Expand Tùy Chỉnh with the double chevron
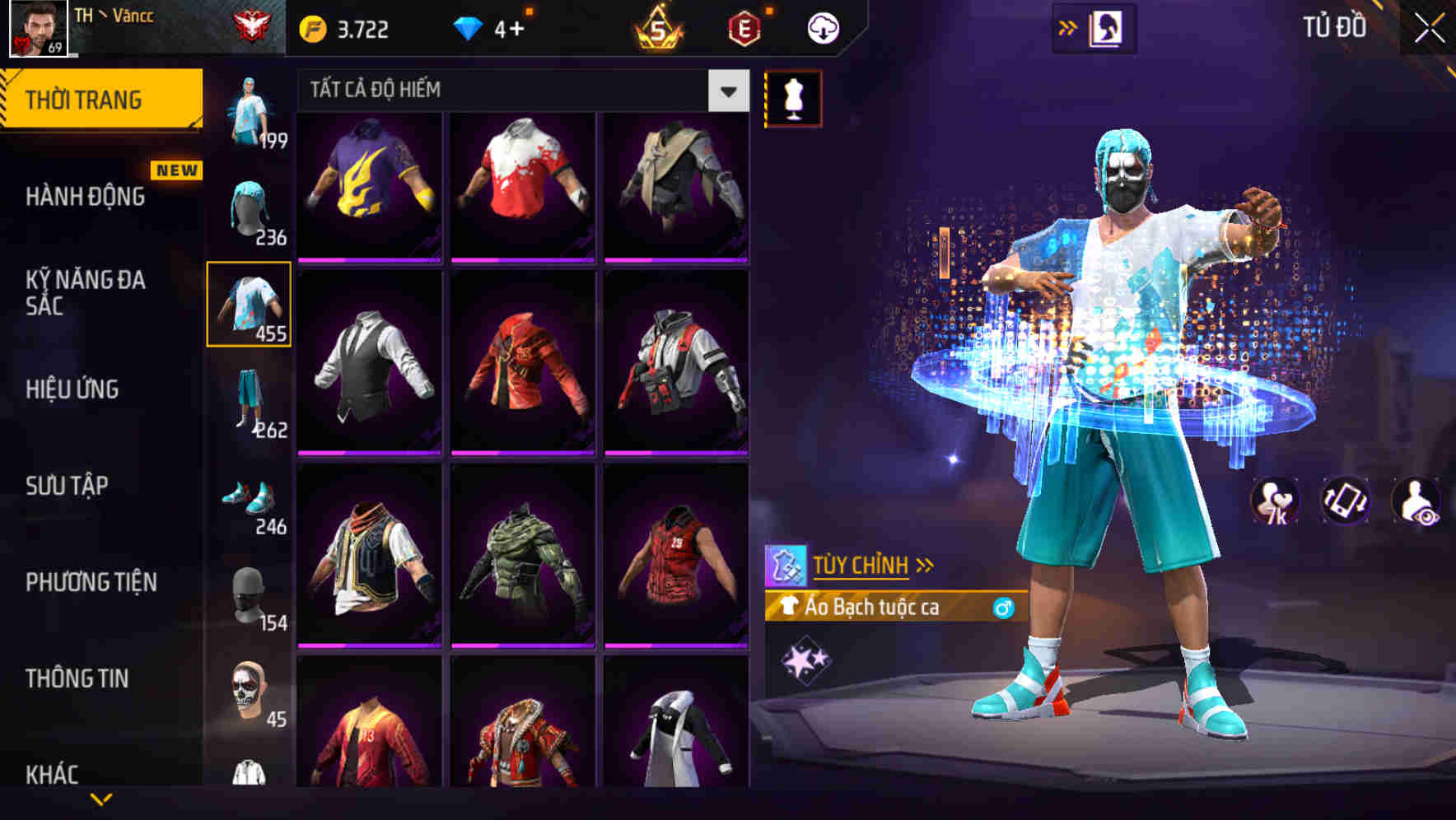 [x=926, y=563]
